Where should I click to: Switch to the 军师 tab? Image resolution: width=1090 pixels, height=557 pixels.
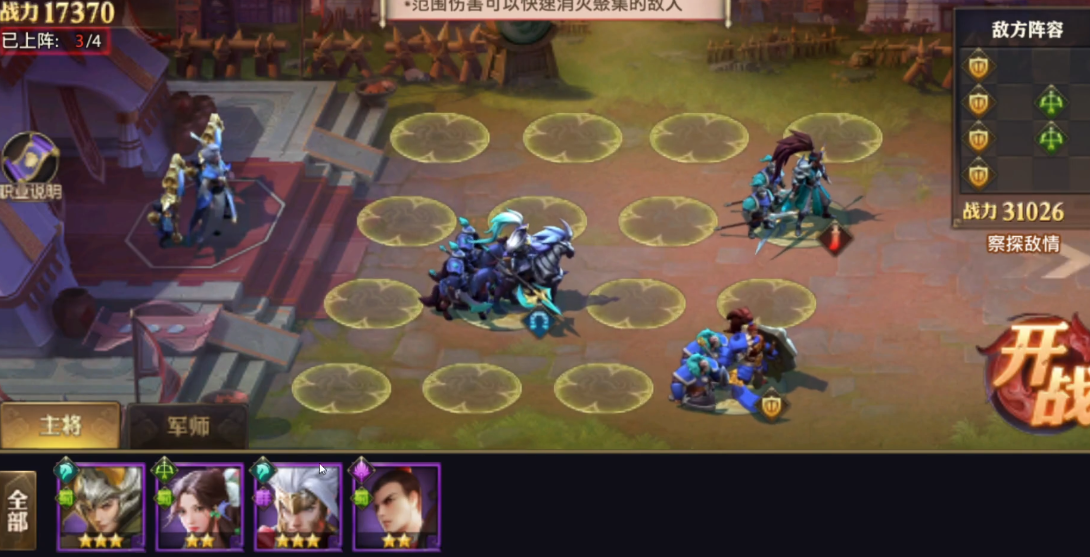click(187, 426)
